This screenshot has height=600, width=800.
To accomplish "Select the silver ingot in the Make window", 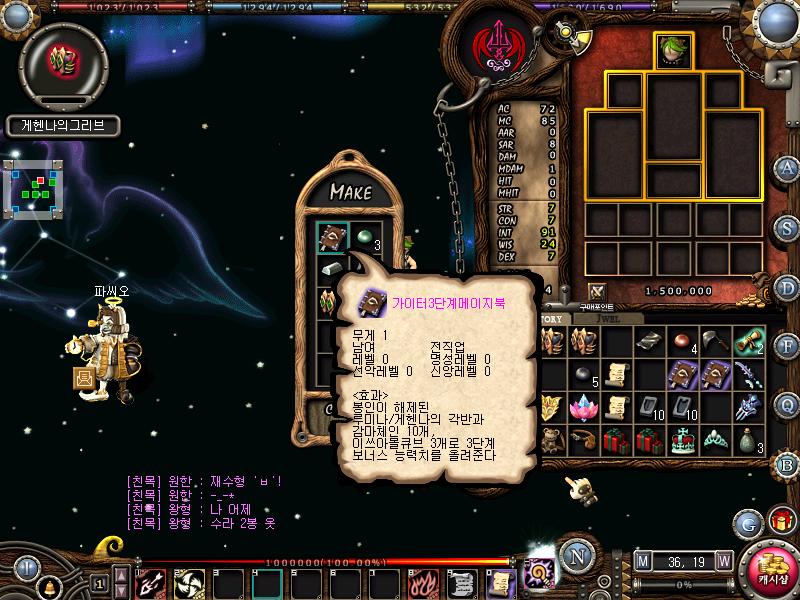I will (x=333, y=270).
